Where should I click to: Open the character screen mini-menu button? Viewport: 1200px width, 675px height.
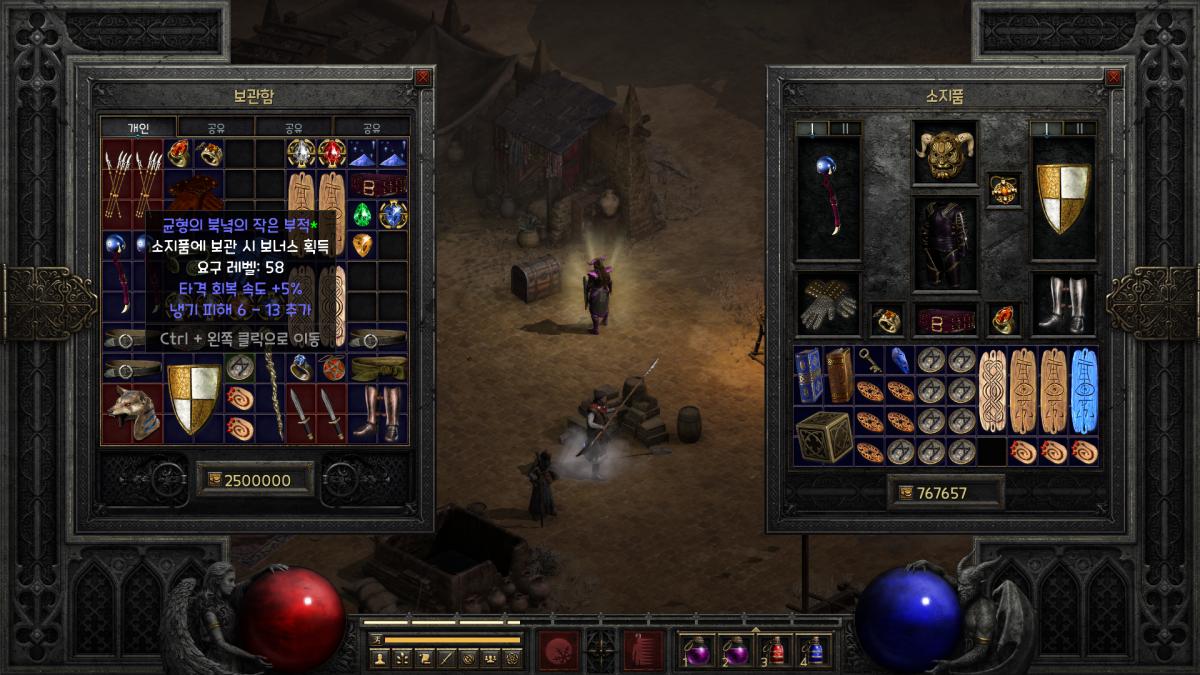[x=379, y=658]
